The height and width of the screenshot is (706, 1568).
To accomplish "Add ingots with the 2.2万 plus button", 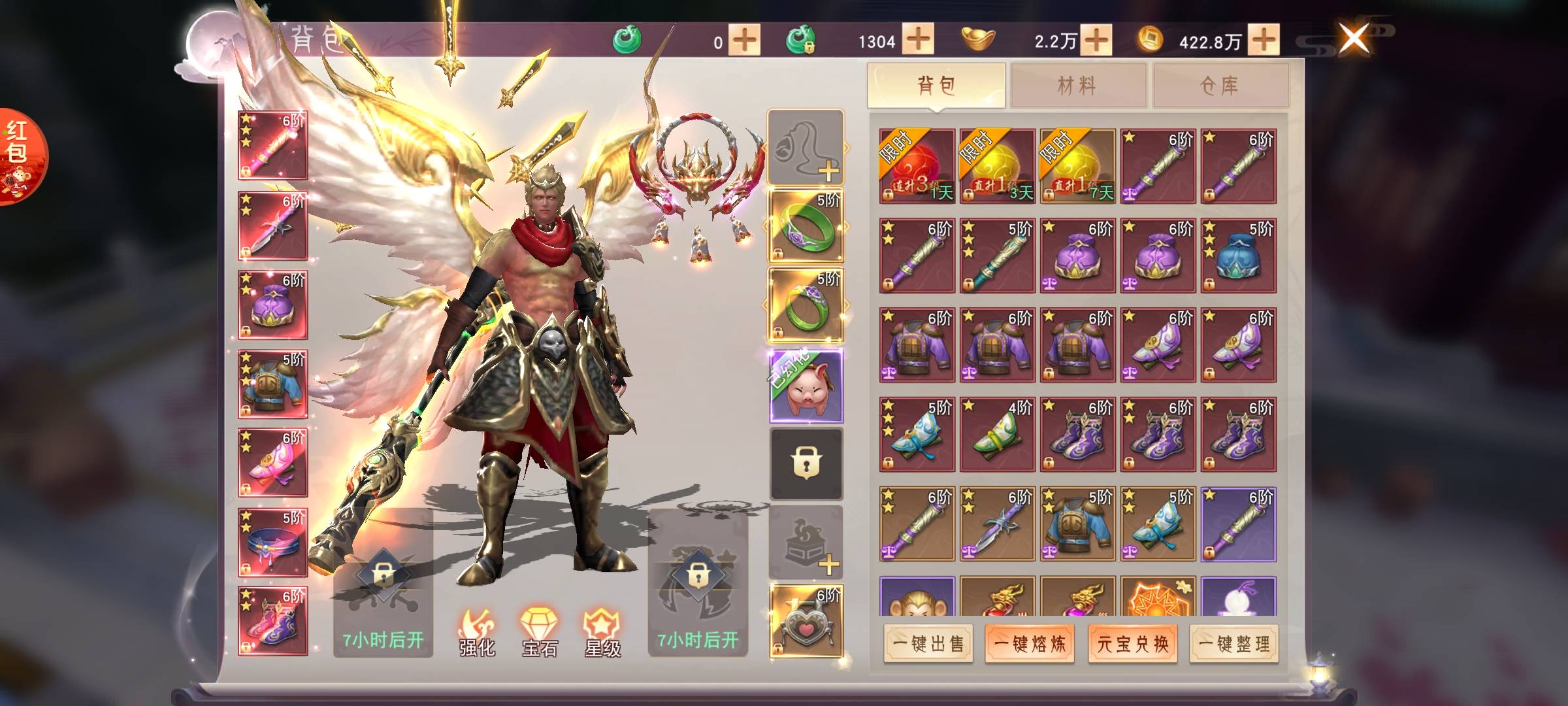I will pyautogui.click(x=1096, y=40).
